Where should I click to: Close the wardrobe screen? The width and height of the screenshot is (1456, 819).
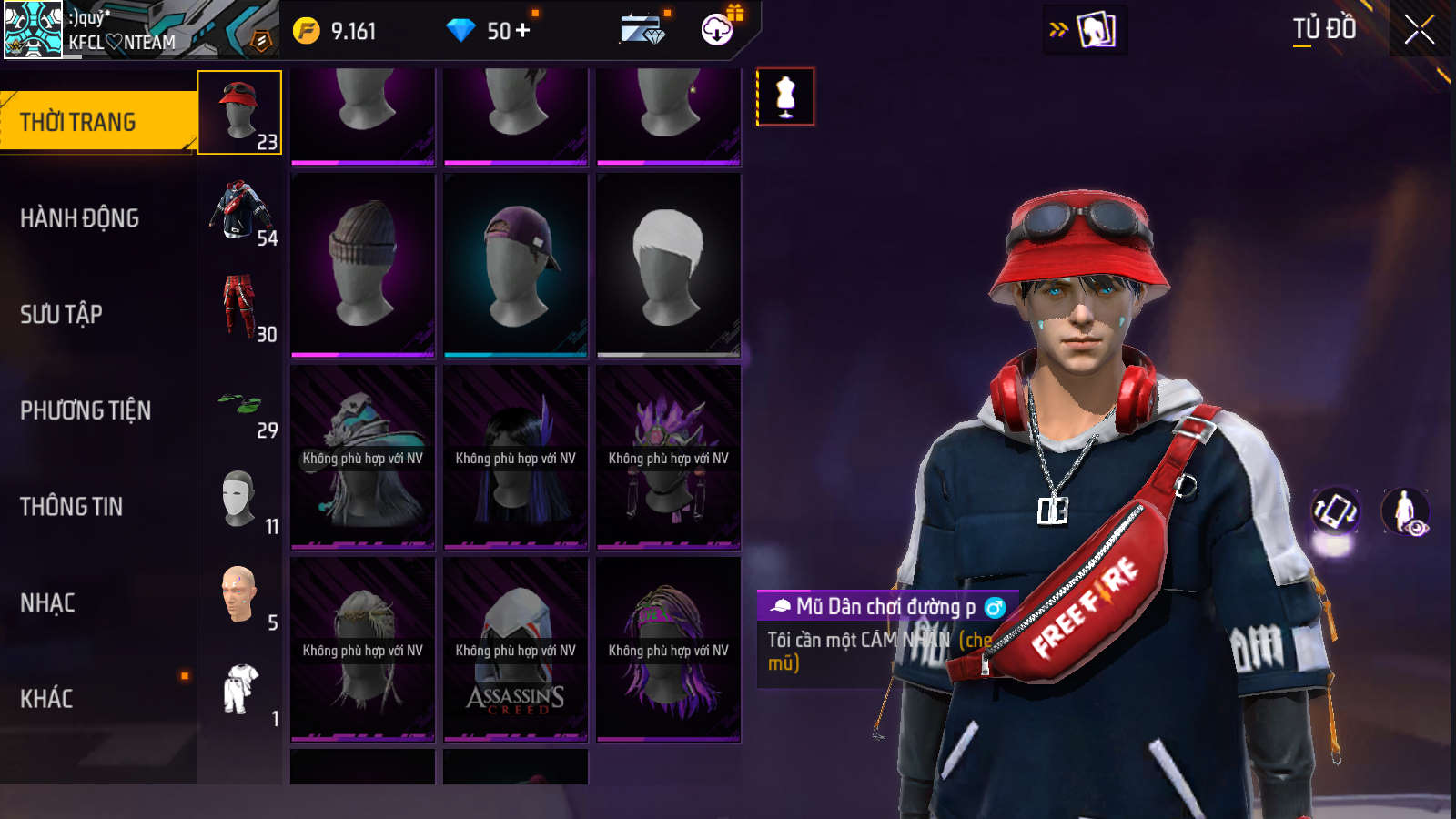point(1419,30)
